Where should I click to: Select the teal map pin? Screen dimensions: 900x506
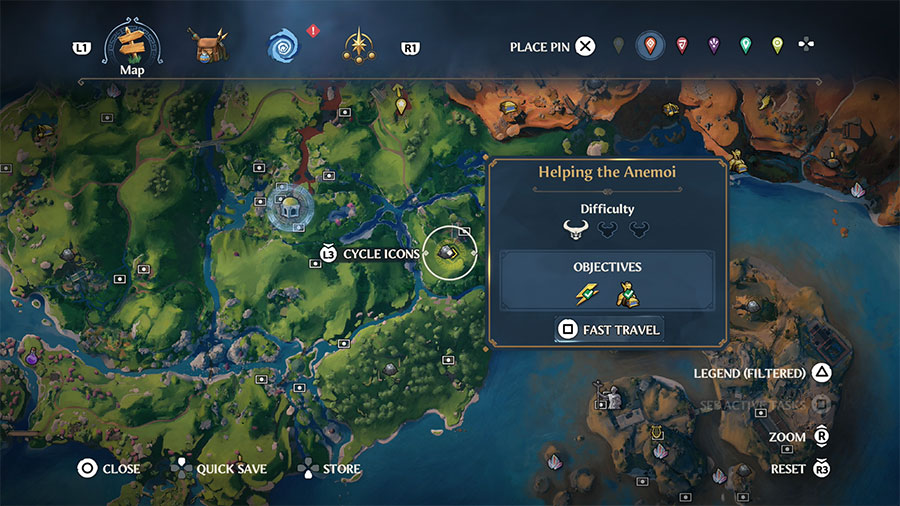(x=745, y=46)
